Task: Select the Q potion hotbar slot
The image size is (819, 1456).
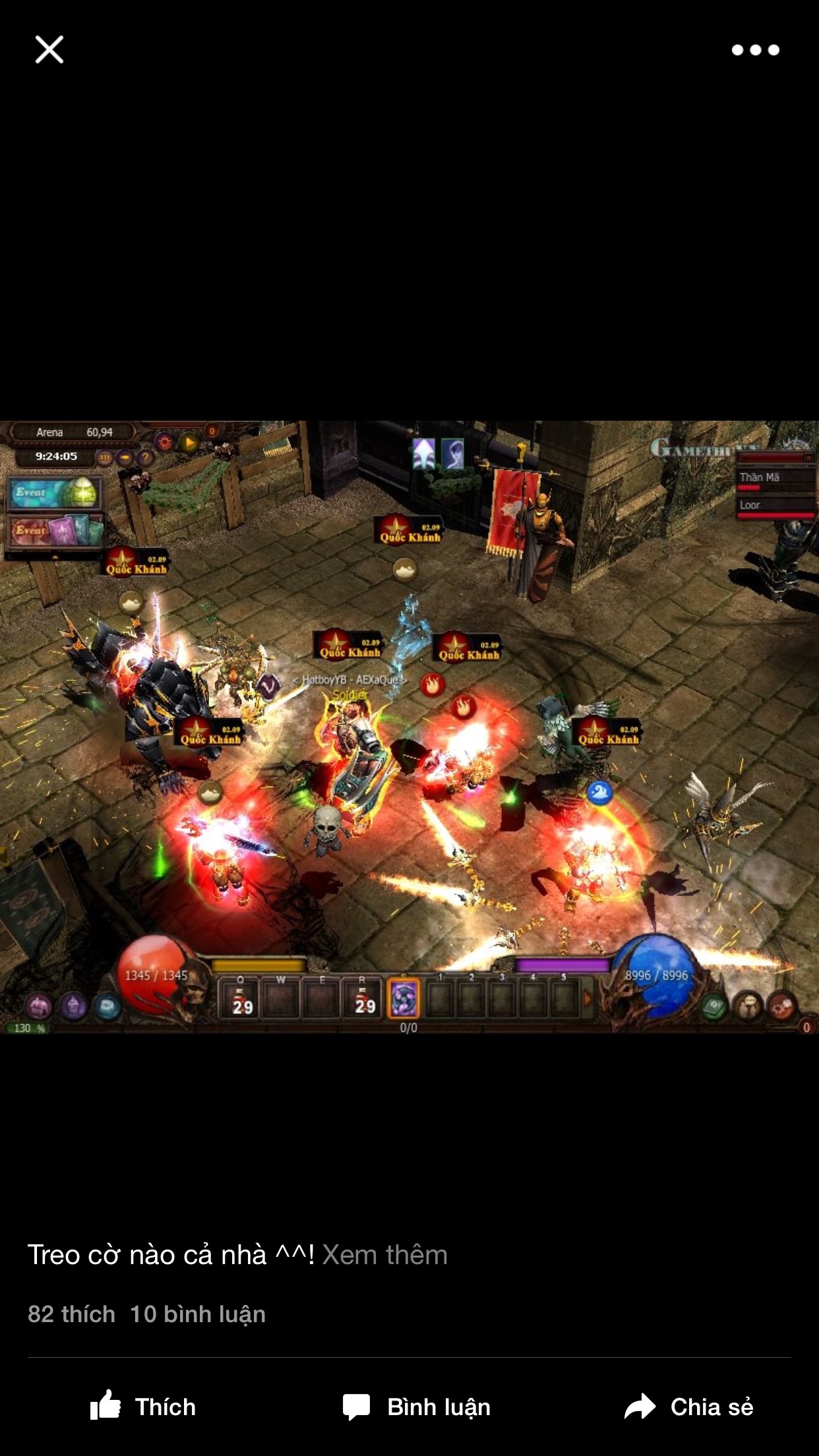Action: 240,998
